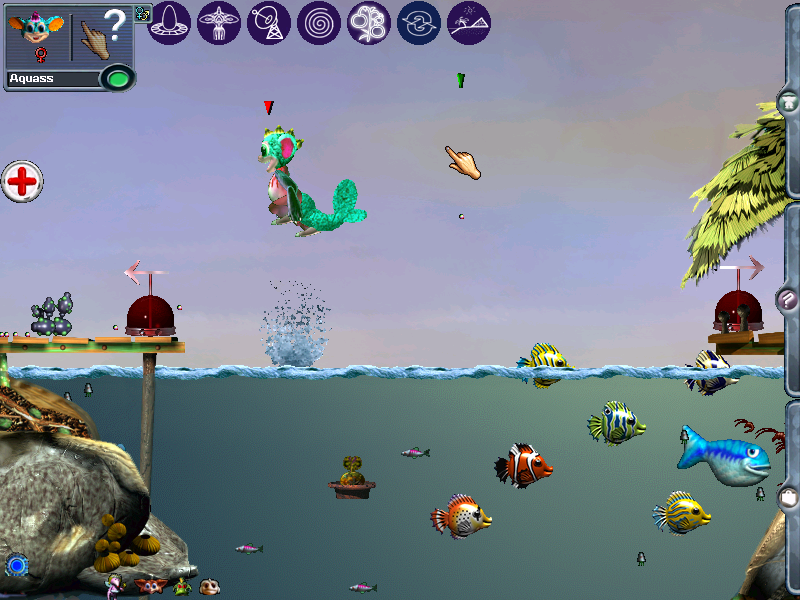
Task: Click the red cross medical button
Action: [x=22, y=182]
